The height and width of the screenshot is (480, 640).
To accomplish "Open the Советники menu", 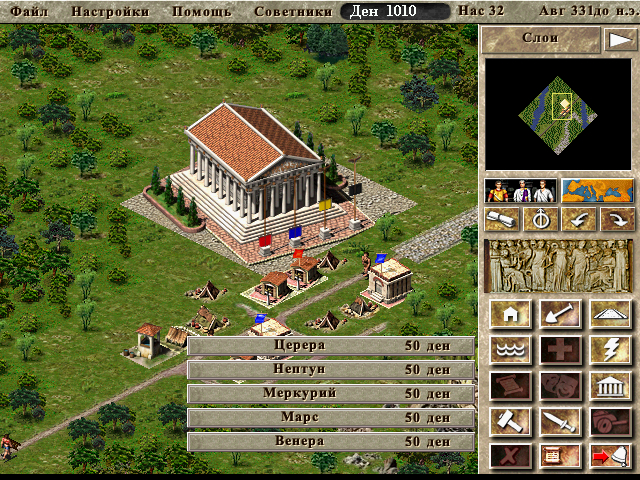I will 293,11.
